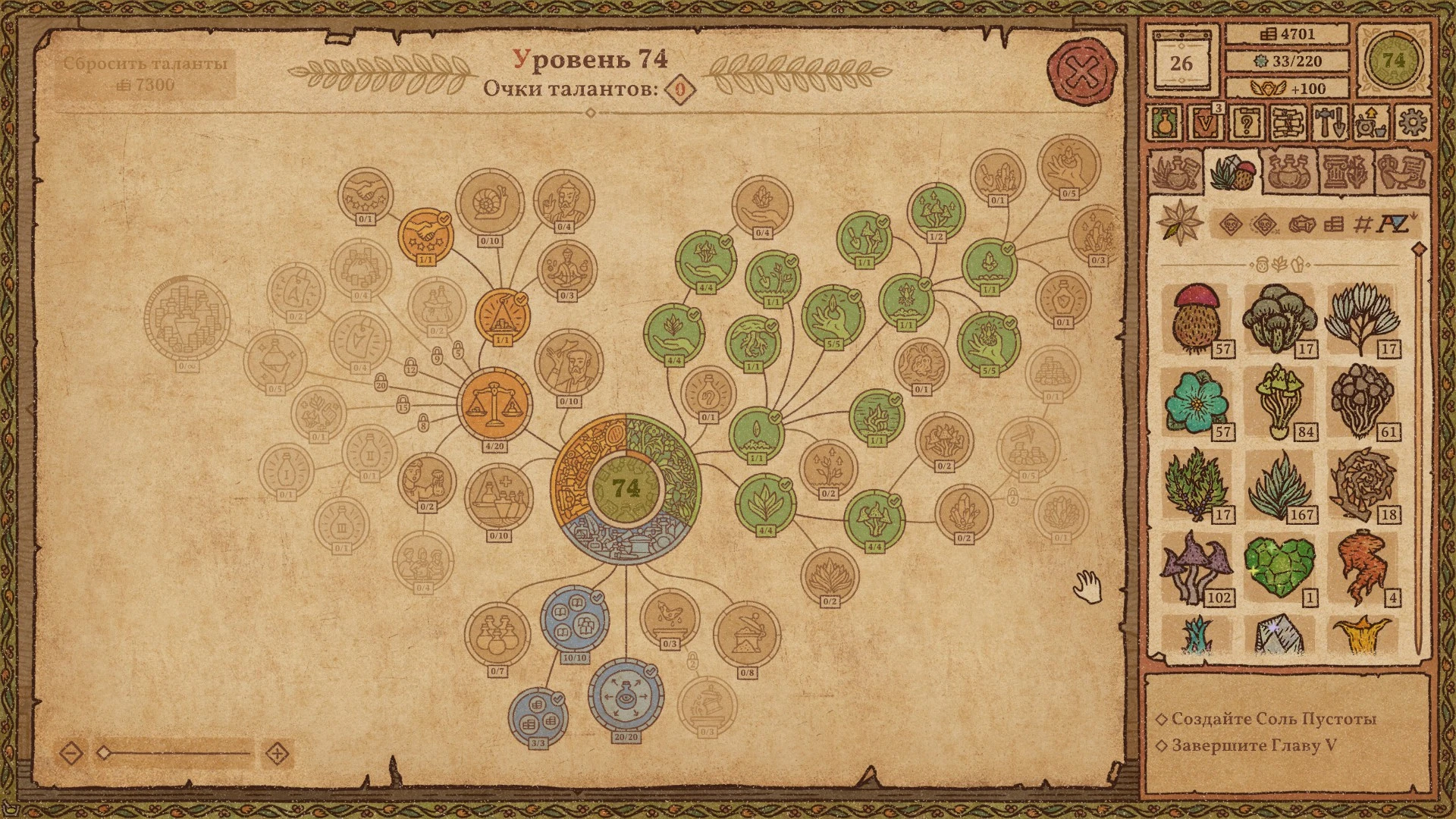Zoom in the talent tree with plus button
Screen dimensions: 1456x819
pos(278,753)
